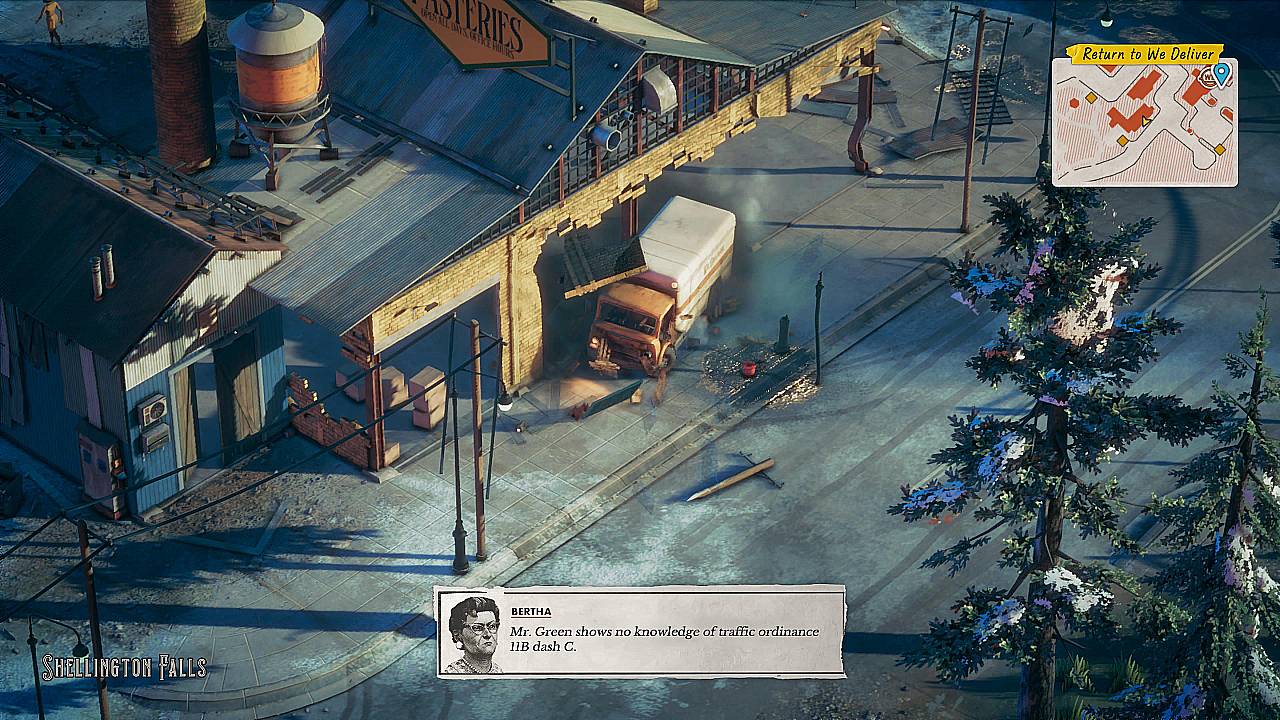Click the yellow player arrow on the minimap

(x=1147, y=121)
